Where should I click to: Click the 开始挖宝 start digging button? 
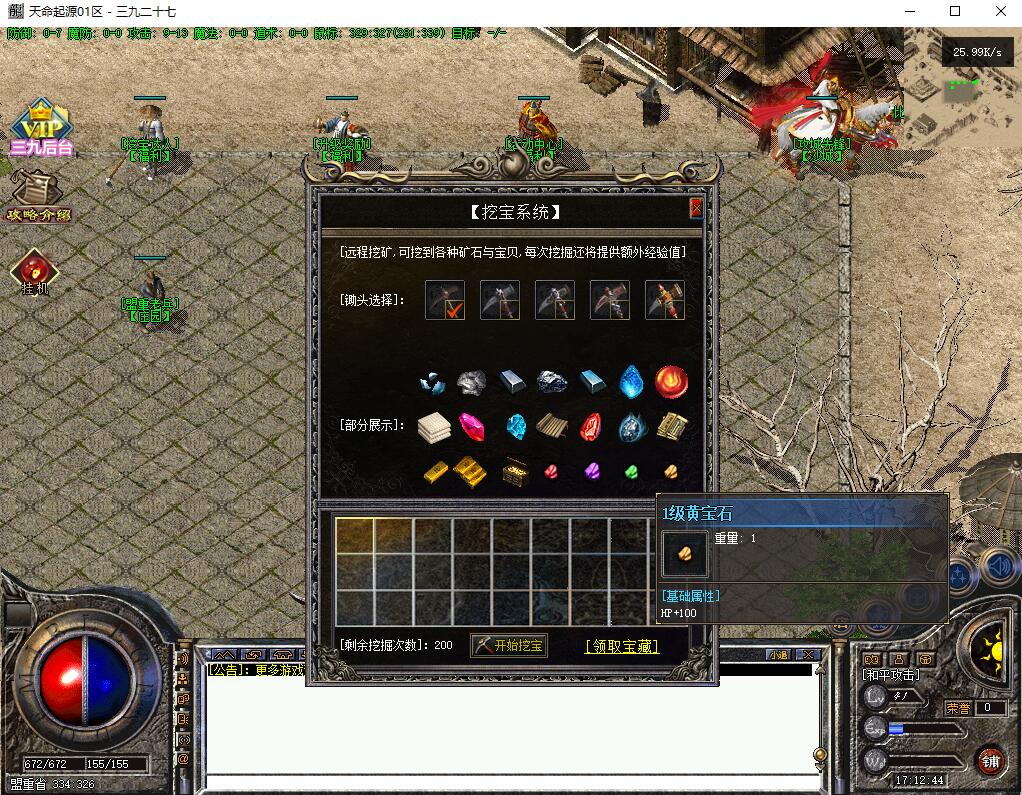click(x=509, y=646)
